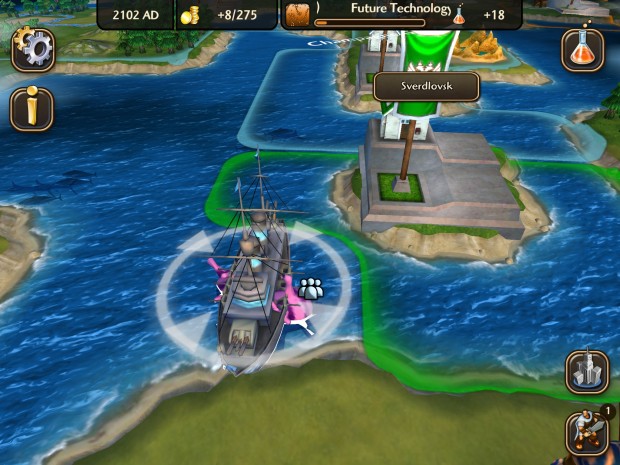Open the info panel button

(32, 109)
